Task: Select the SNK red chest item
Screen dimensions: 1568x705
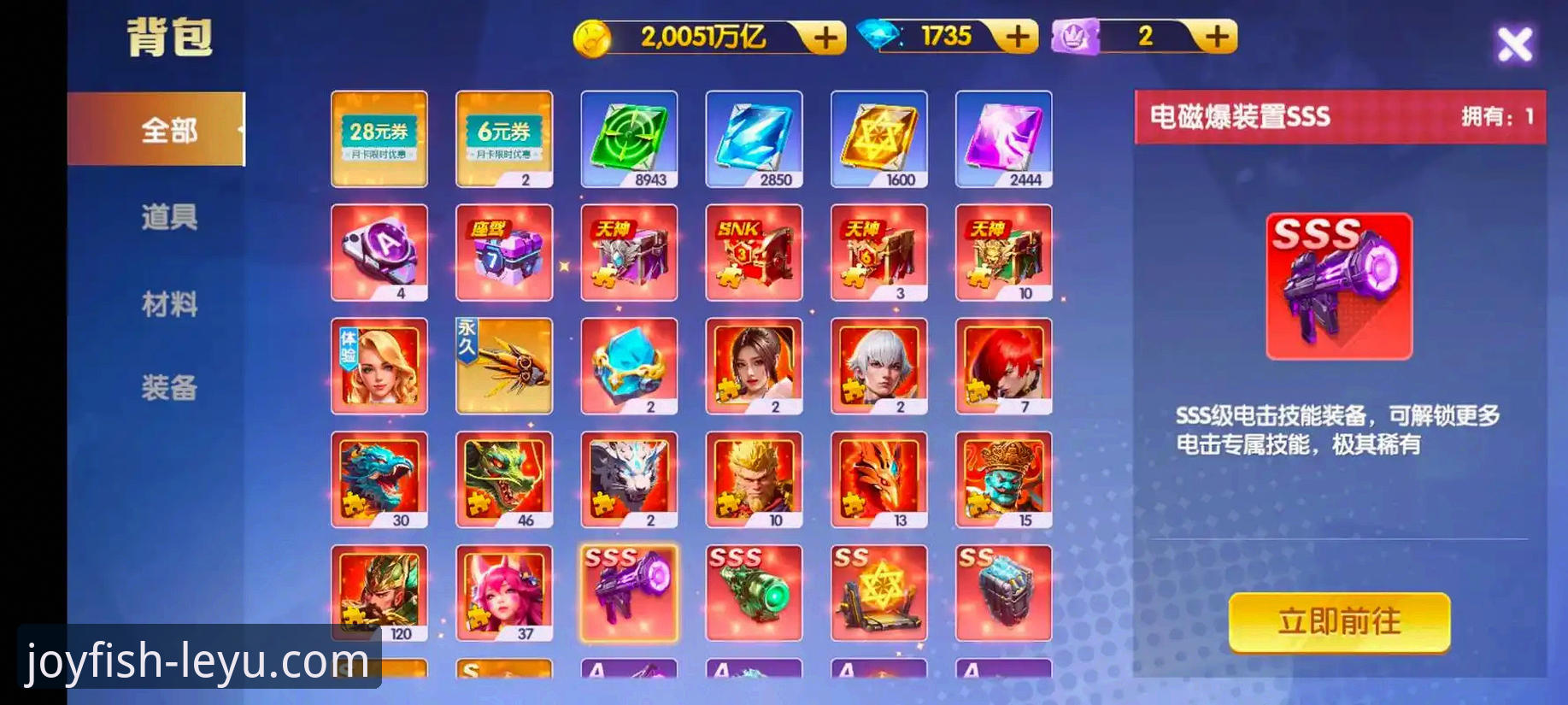Action: (754, 252)
